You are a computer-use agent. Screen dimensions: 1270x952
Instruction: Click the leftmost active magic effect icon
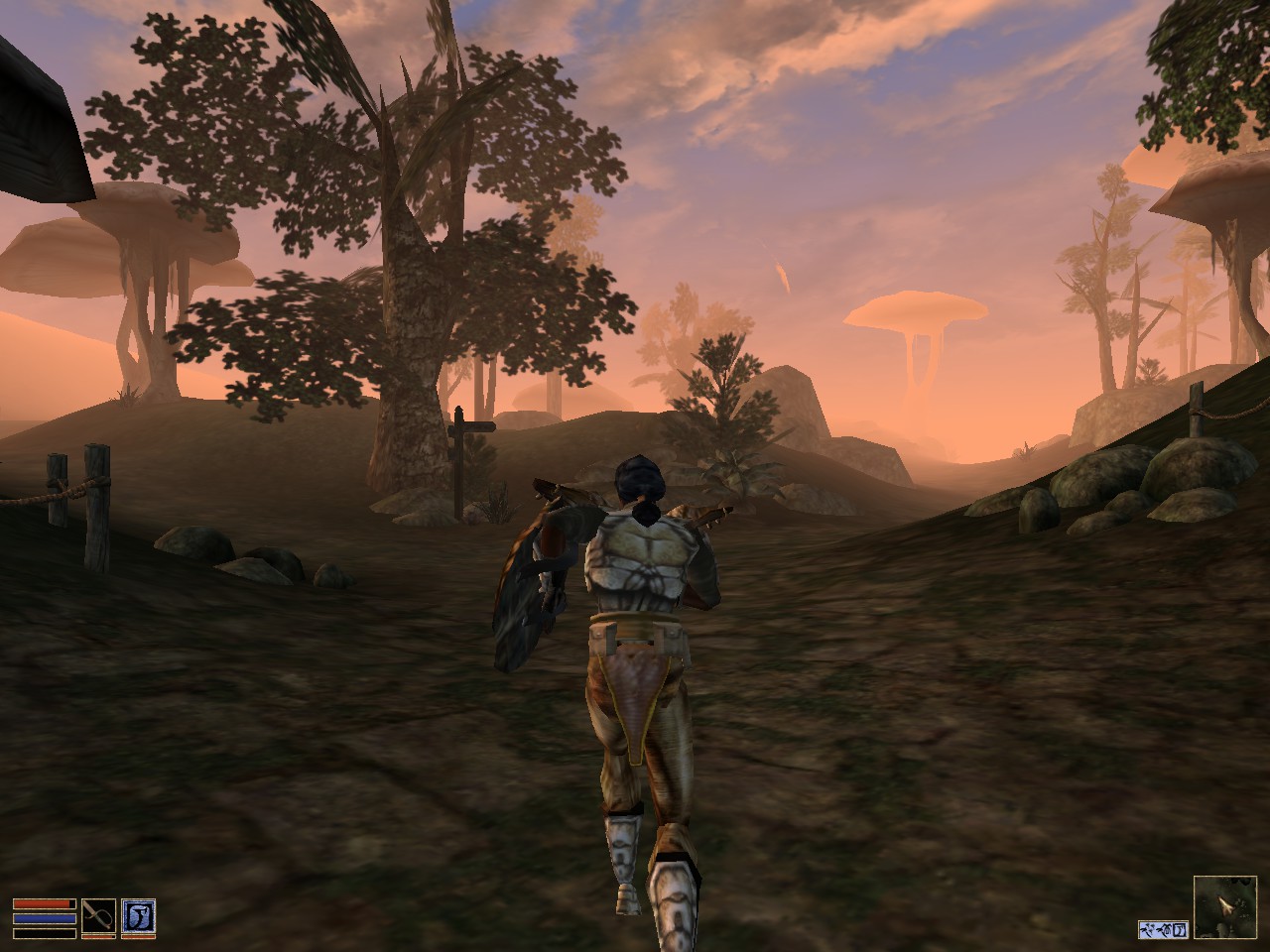point(1147,929)
